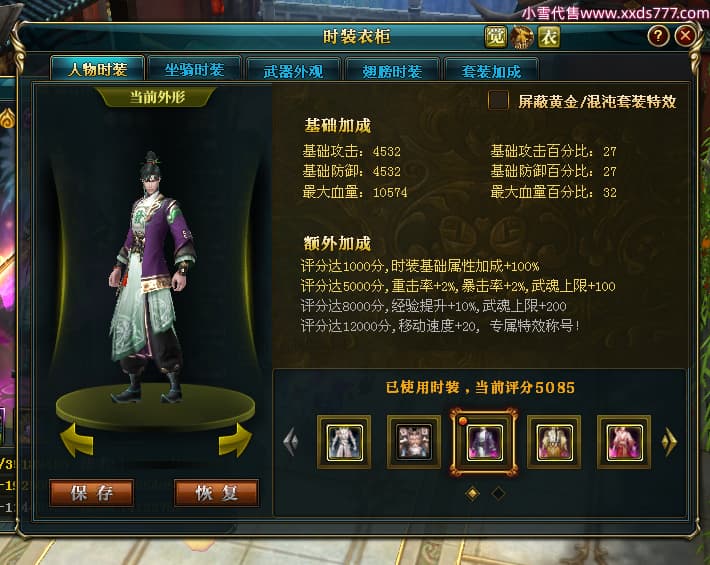
Task: Click the 衣 icon in the title bar
Action: [x=549, y=38]
